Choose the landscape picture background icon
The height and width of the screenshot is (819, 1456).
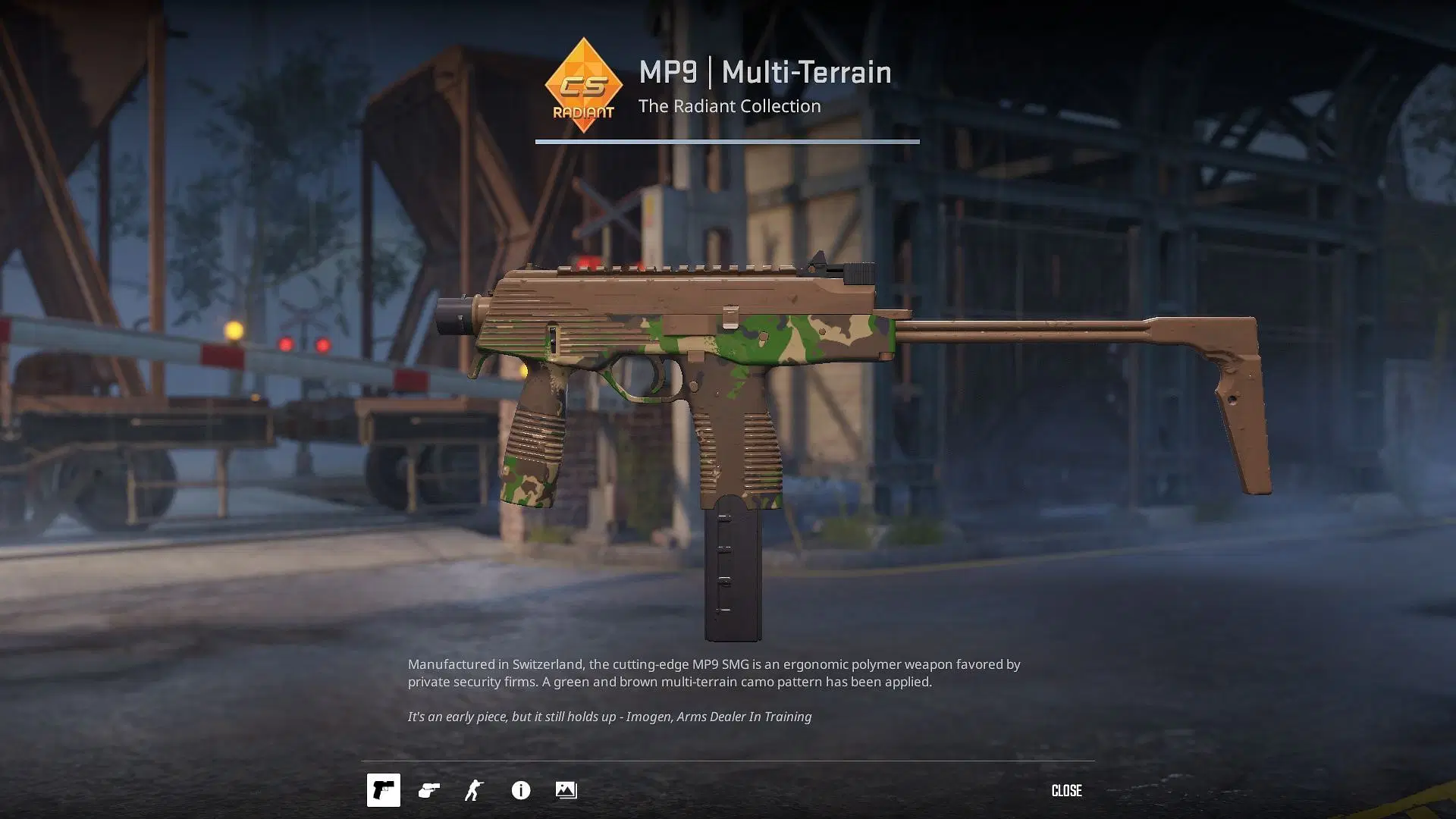566,790
